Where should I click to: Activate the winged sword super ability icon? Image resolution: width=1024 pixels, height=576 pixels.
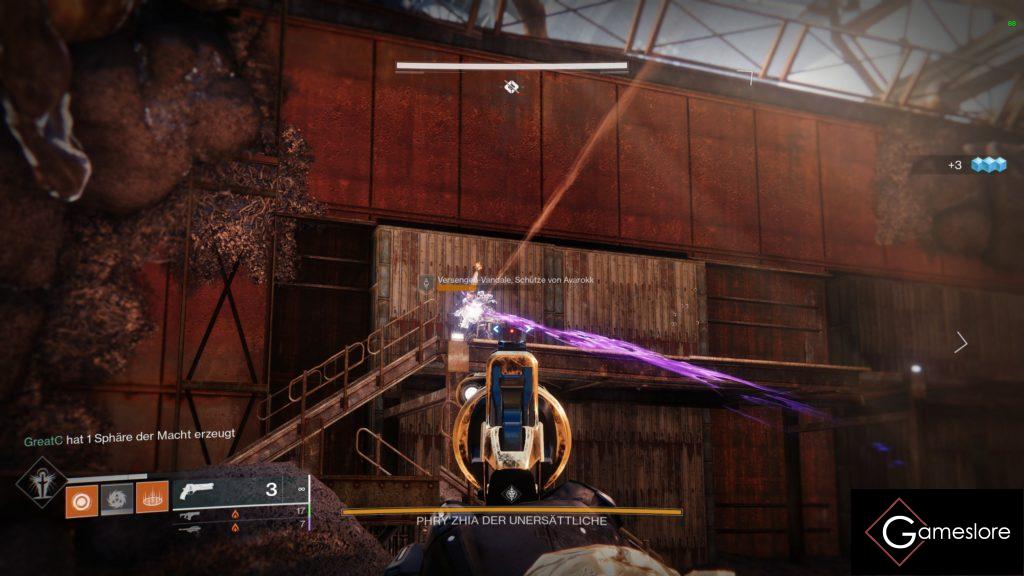tap(41, 483)
